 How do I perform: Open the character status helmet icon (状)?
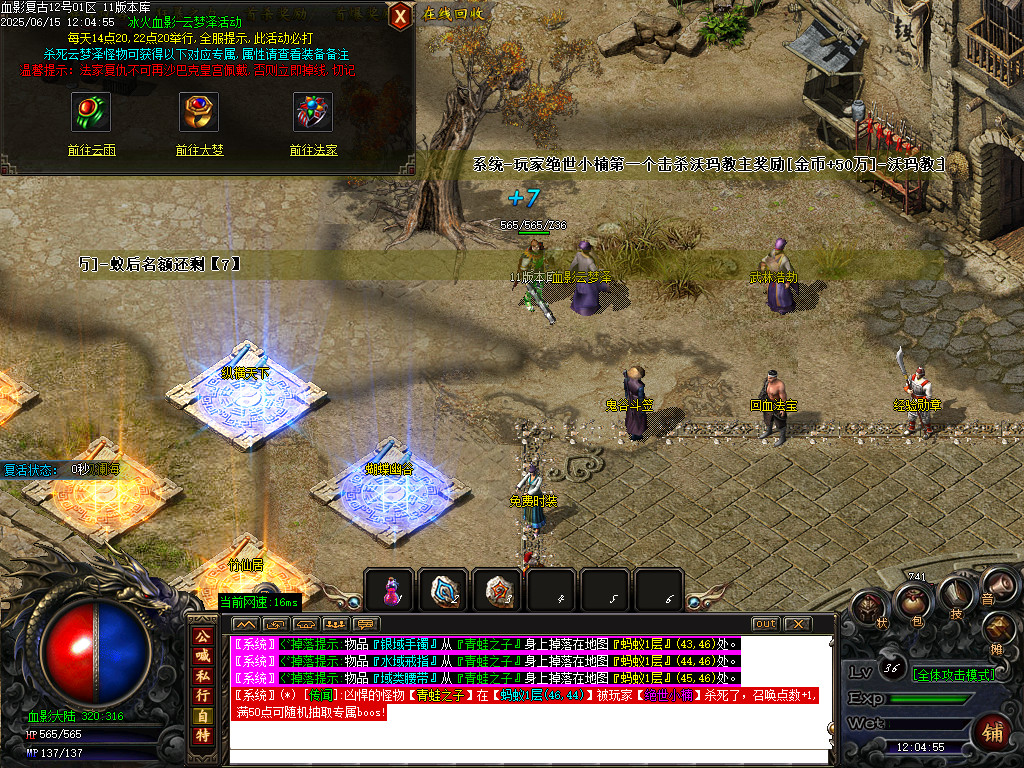[x=868, y=609]
